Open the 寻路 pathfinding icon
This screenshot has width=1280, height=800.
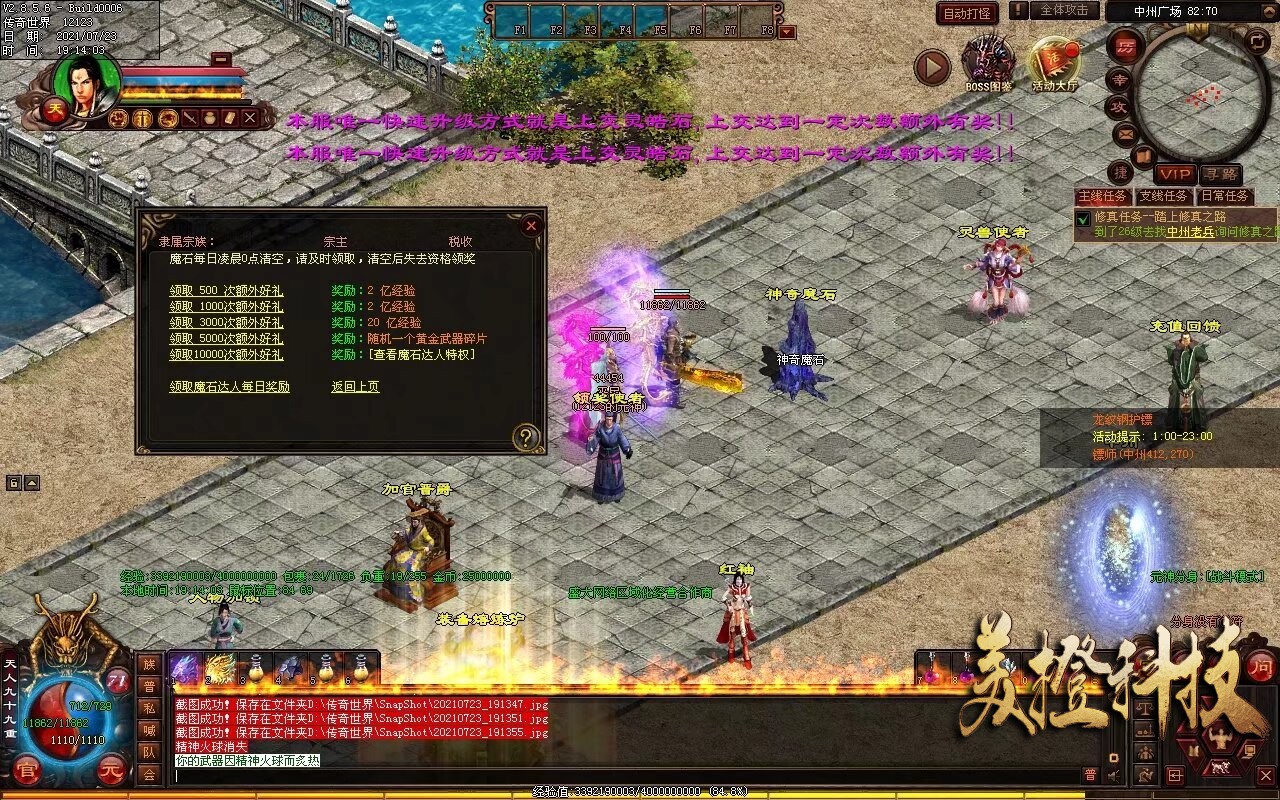[1221, 173]
